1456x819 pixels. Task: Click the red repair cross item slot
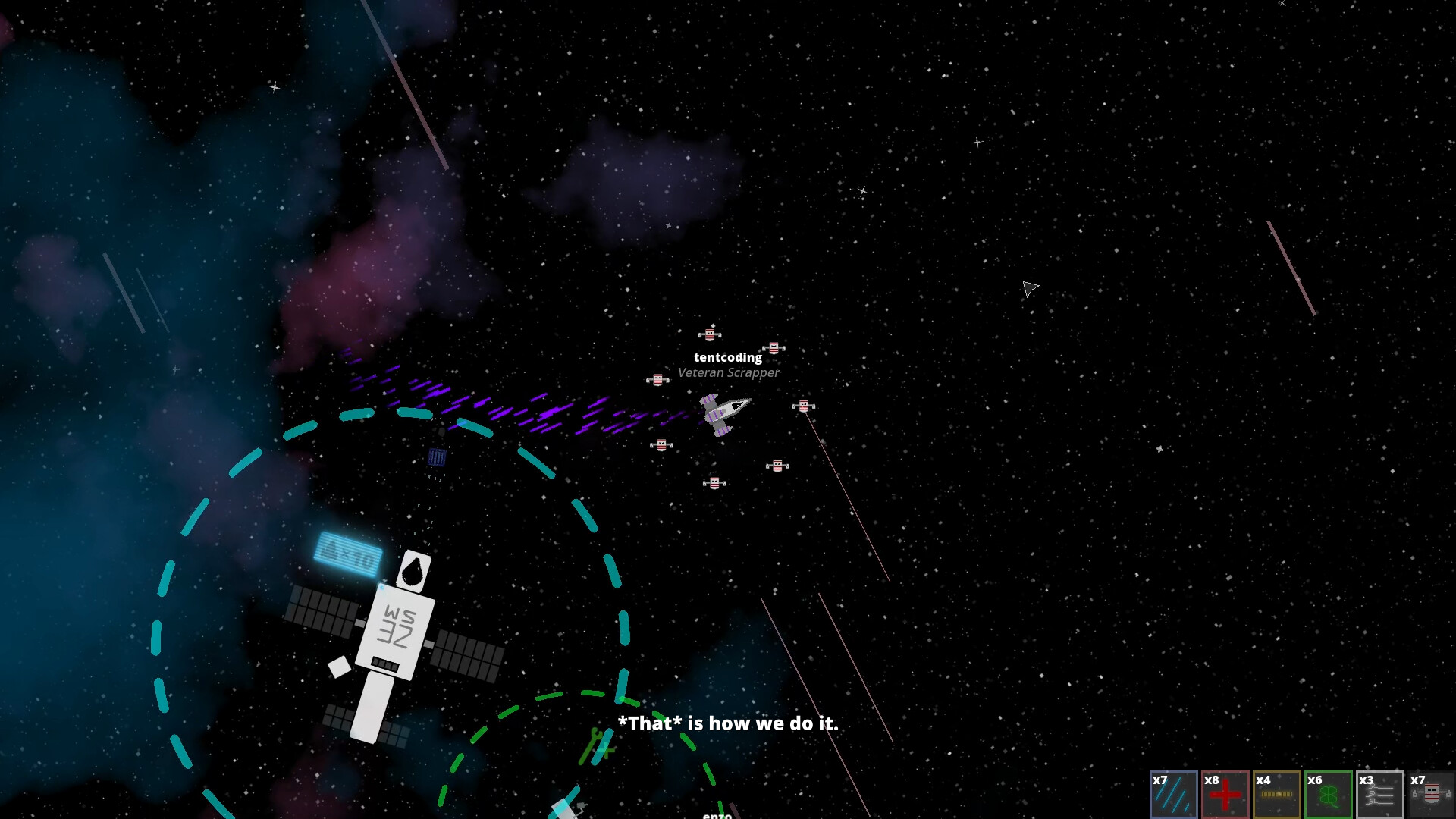coord(1226,795)
